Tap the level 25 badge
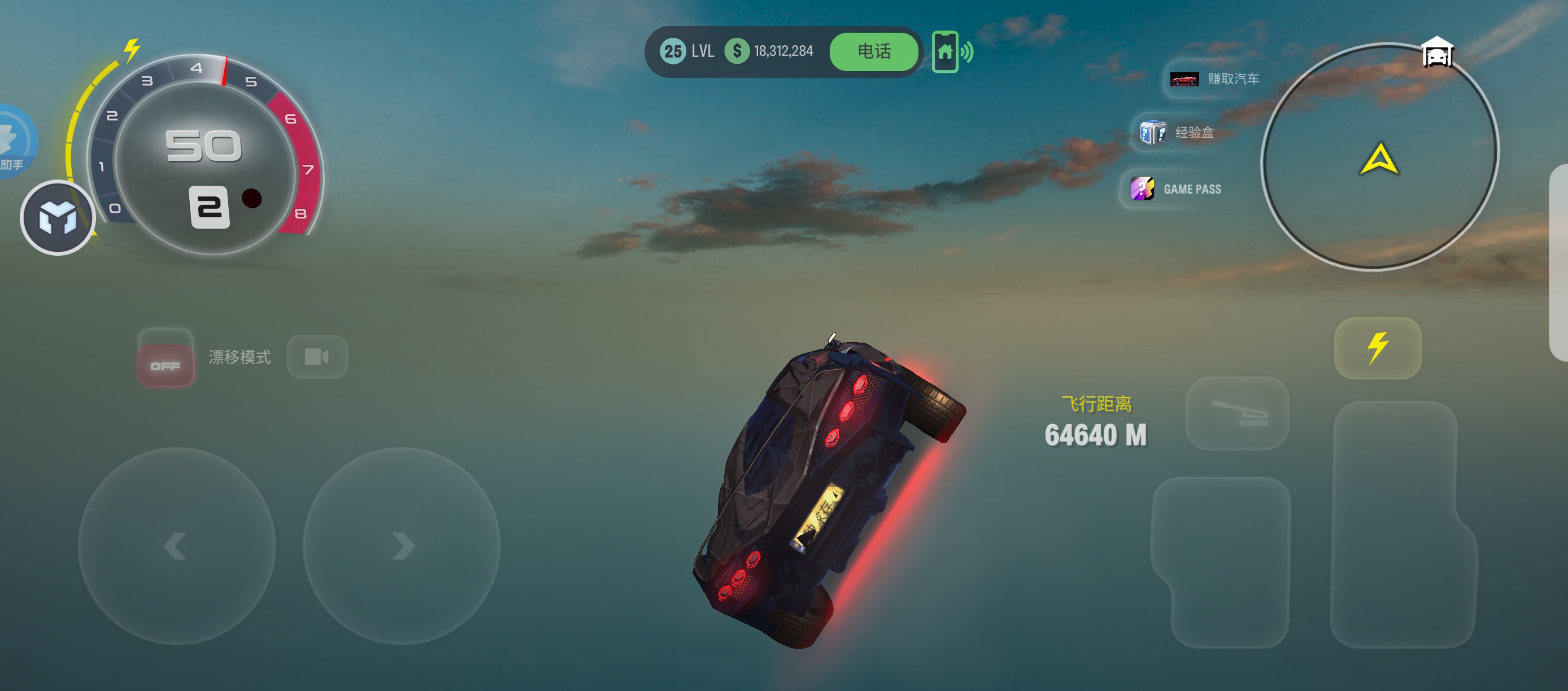 pyautogui.click(x=673, y=51)
